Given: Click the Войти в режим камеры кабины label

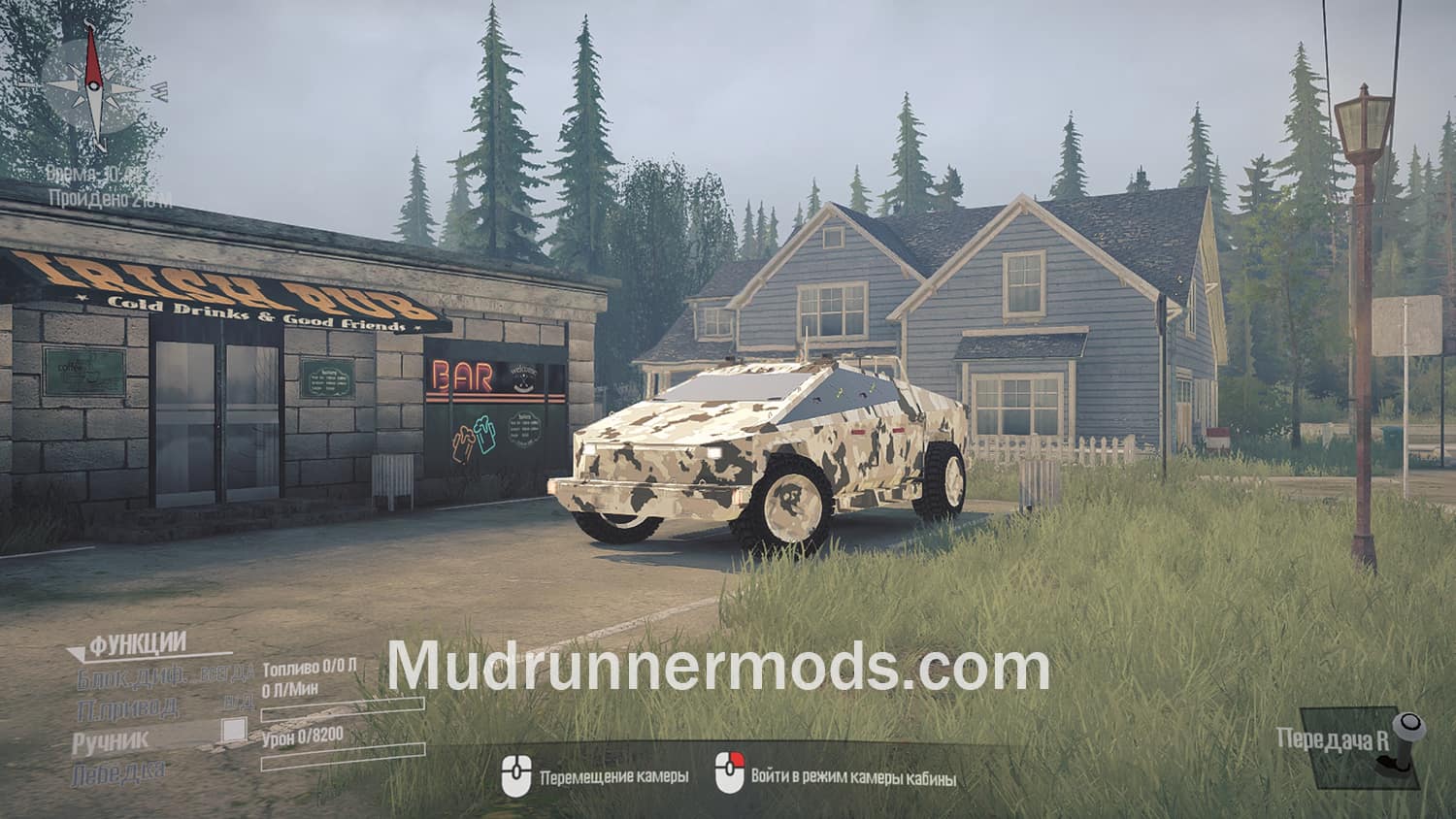Looking at the screenshot, I should pos(852,776).
